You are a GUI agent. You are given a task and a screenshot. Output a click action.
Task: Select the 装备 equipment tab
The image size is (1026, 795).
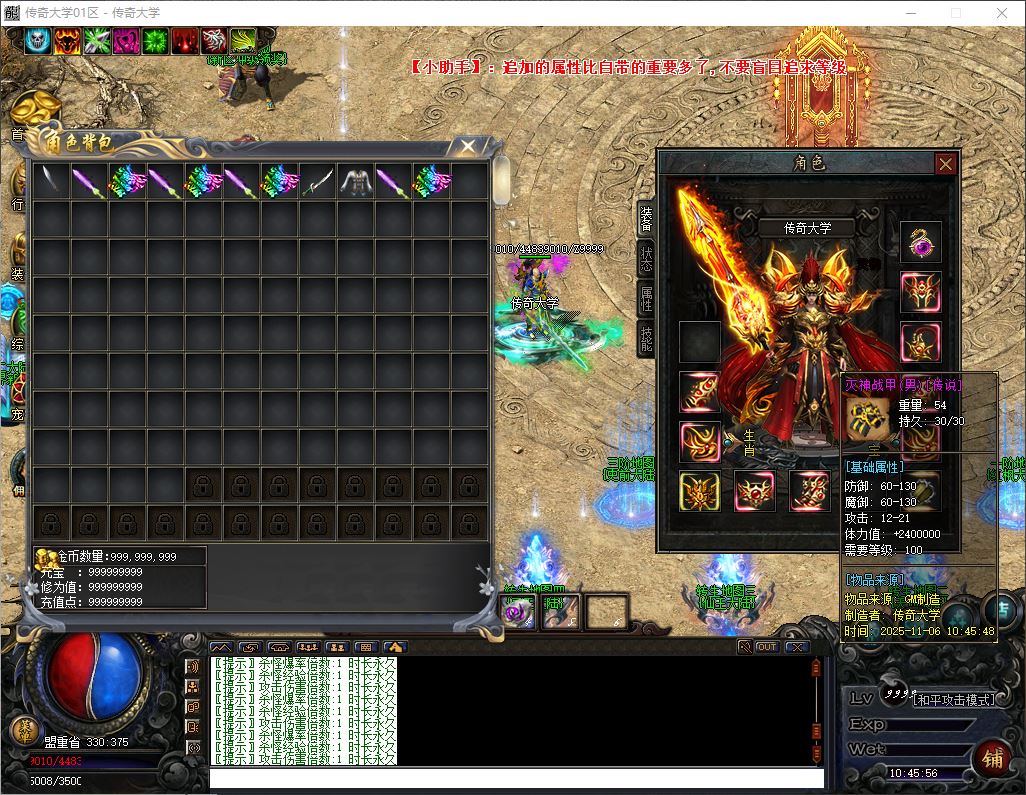pyautogui.click(x=647, y=215)
